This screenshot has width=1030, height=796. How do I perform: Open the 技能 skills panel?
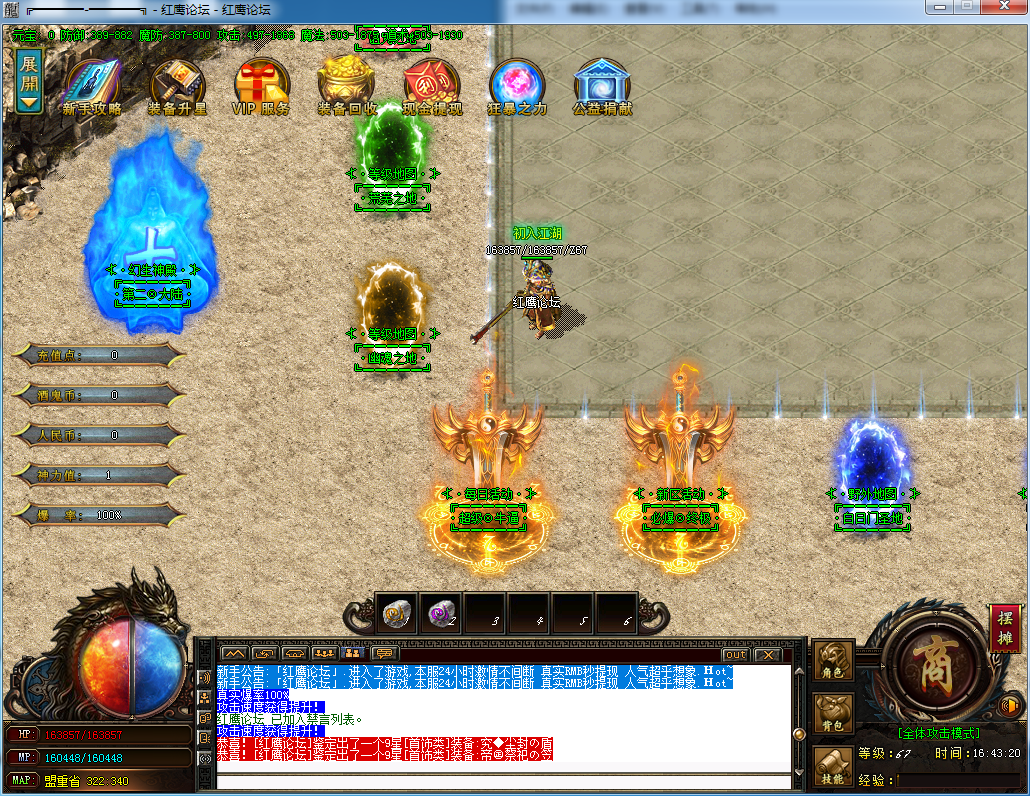833,766
